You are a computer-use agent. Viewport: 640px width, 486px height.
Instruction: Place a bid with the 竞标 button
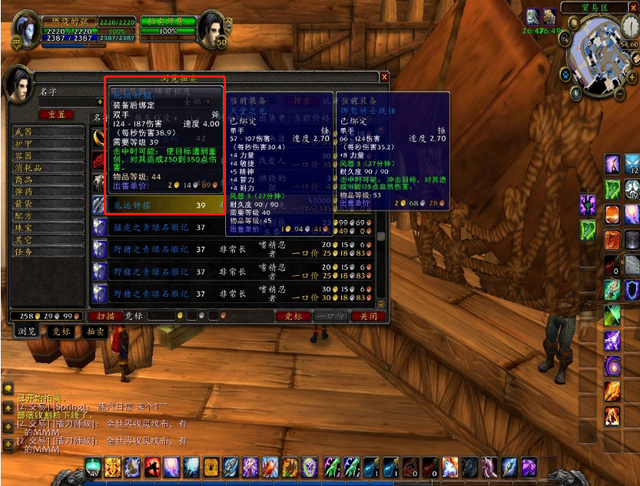click(x=296, y=316)
